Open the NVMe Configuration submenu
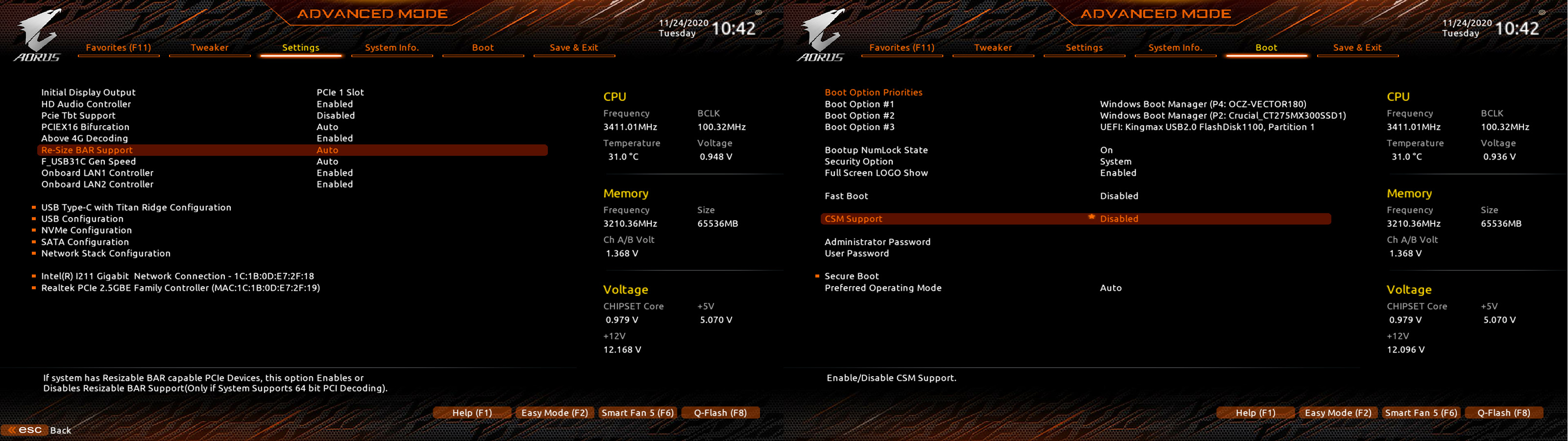This screenshot has width=1568, height=441. pos(86,230)
